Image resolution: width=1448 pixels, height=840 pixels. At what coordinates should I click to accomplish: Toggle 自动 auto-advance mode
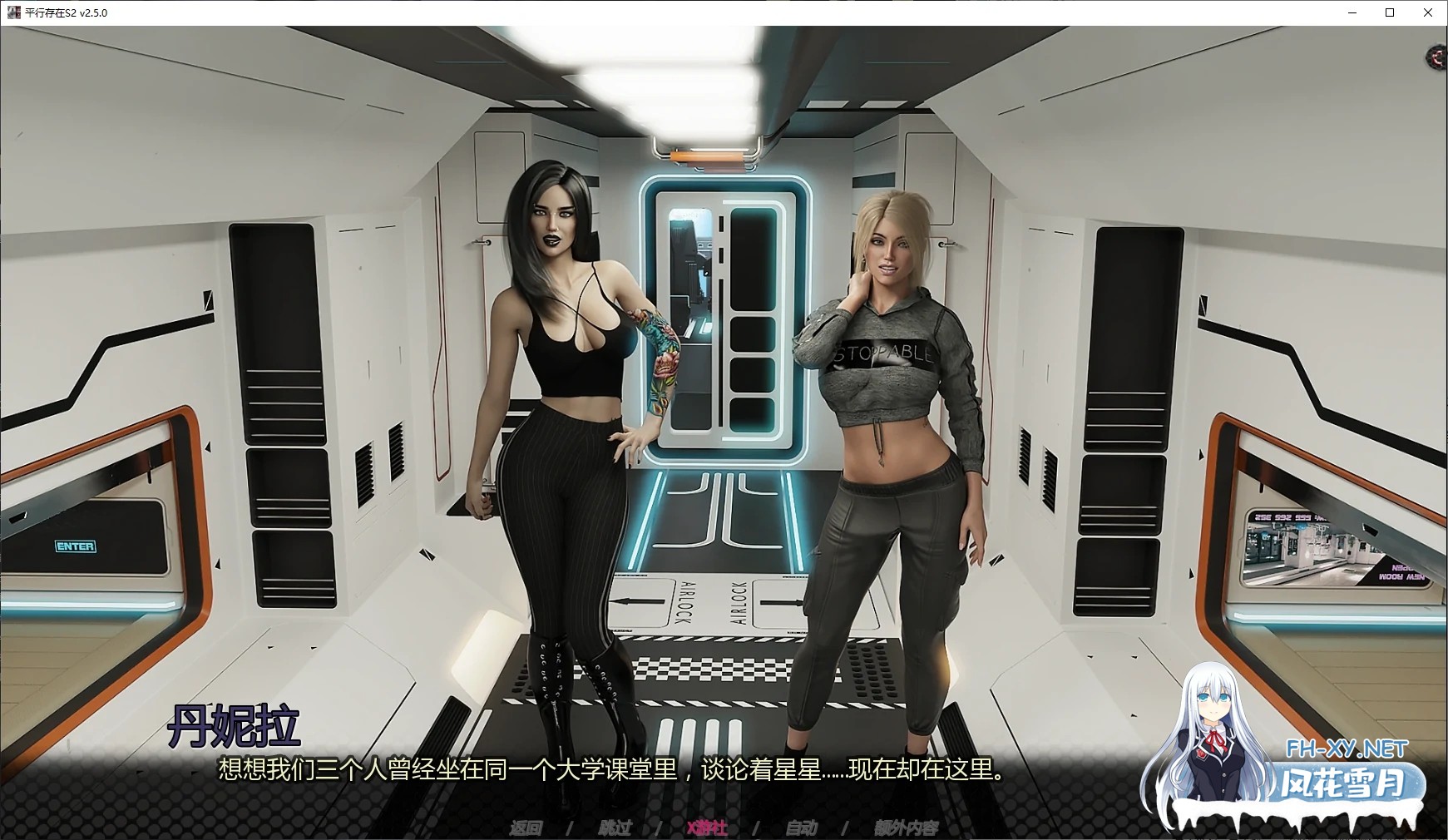801,828
